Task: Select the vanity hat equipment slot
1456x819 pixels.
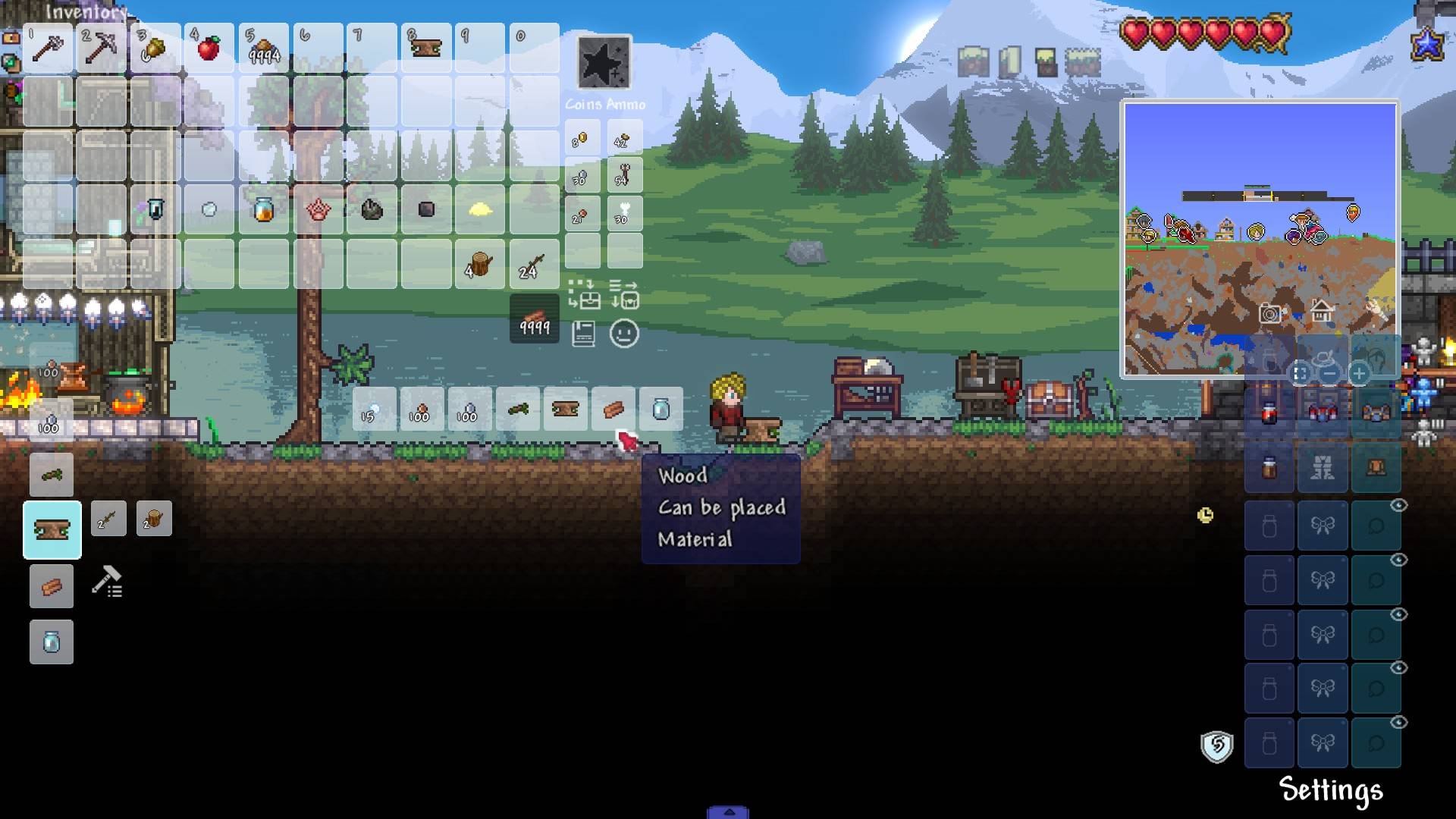Action: point(1324,359)
